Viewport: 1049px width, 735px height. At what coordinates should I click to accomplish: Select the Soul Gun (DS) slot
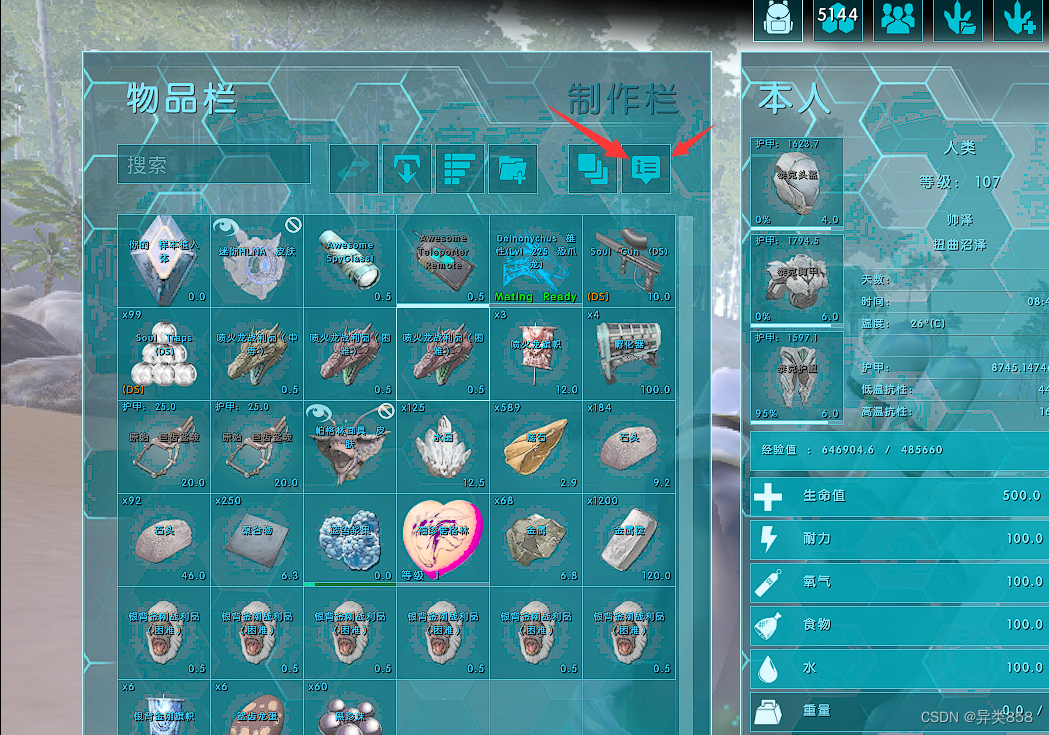tap(629, 260)
